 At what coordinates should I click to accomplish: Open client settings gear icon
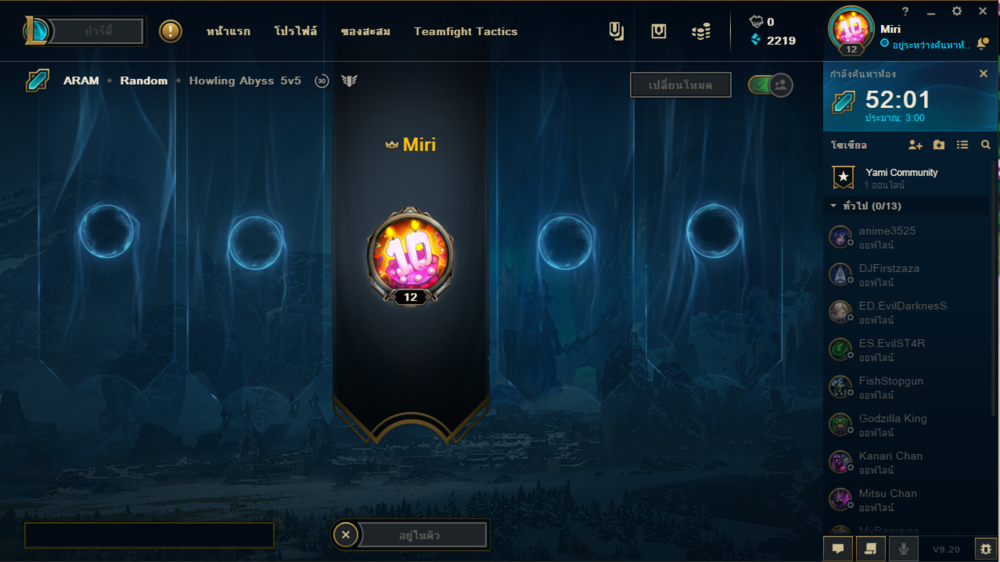click(x=957, y=11)
